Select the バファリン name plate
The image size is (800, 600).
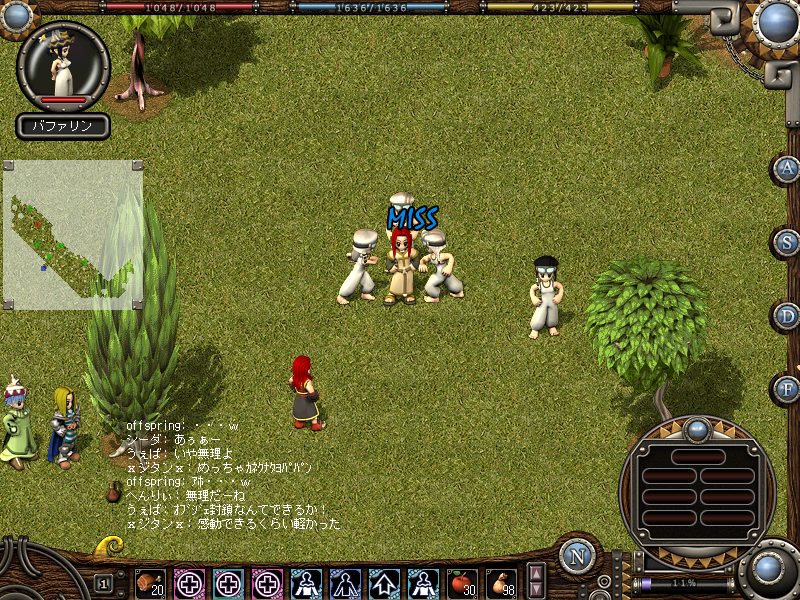[x=63, y=126]
